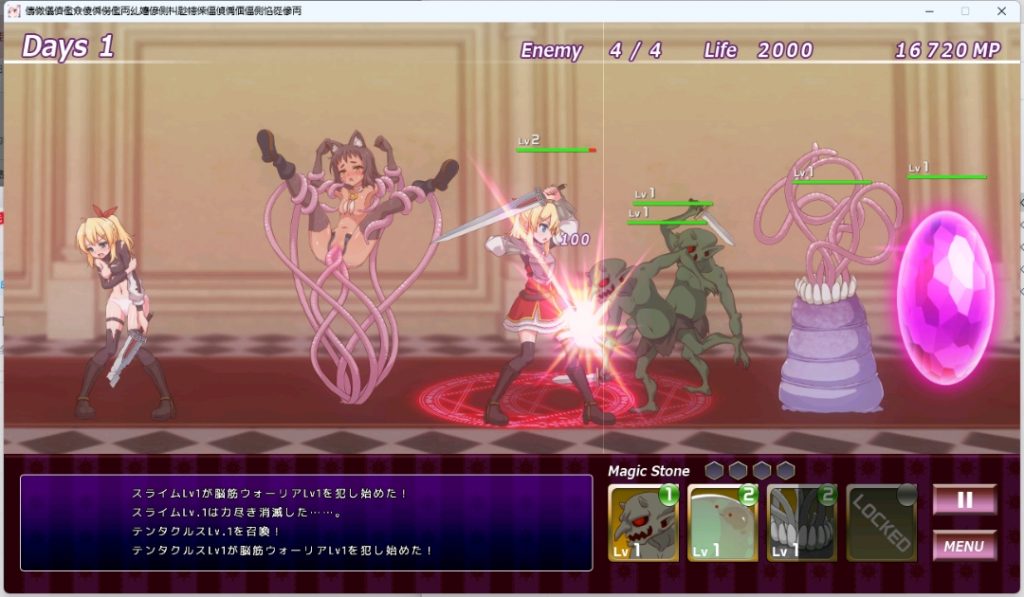Maximize the game window
Image resolution: width=1024 pixels, height=597 pixels.
pos(965,11)
